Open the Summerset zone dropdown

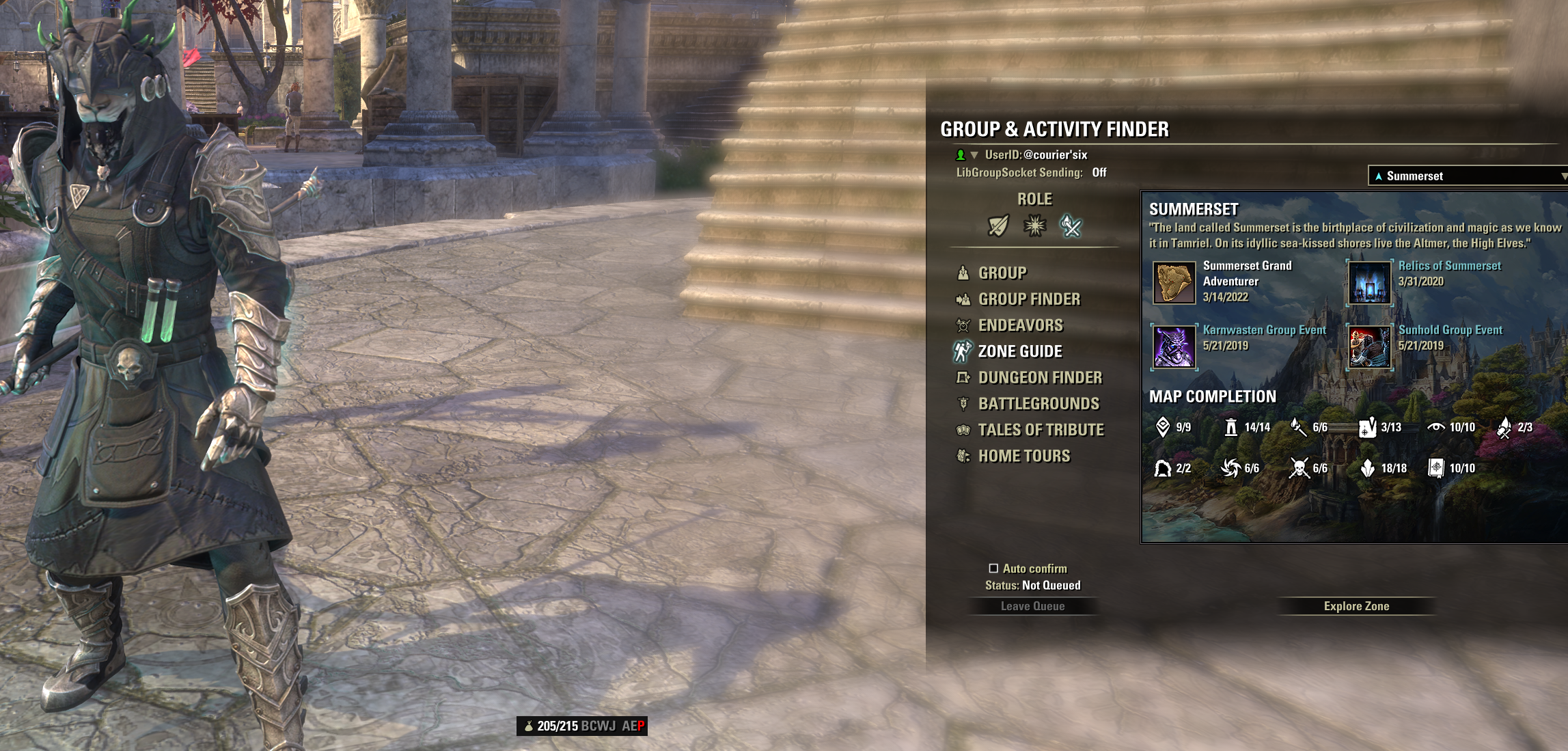pos(1468,176)
